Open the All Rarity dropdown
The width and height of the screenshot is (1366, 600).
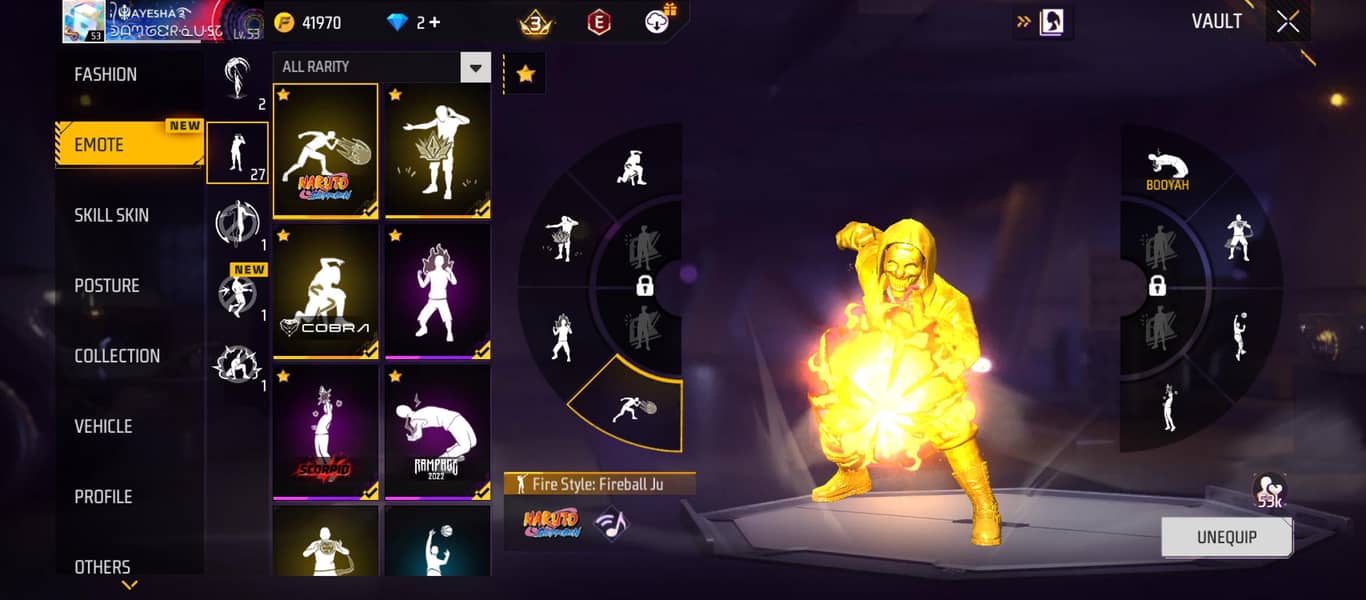pos(380,67)
